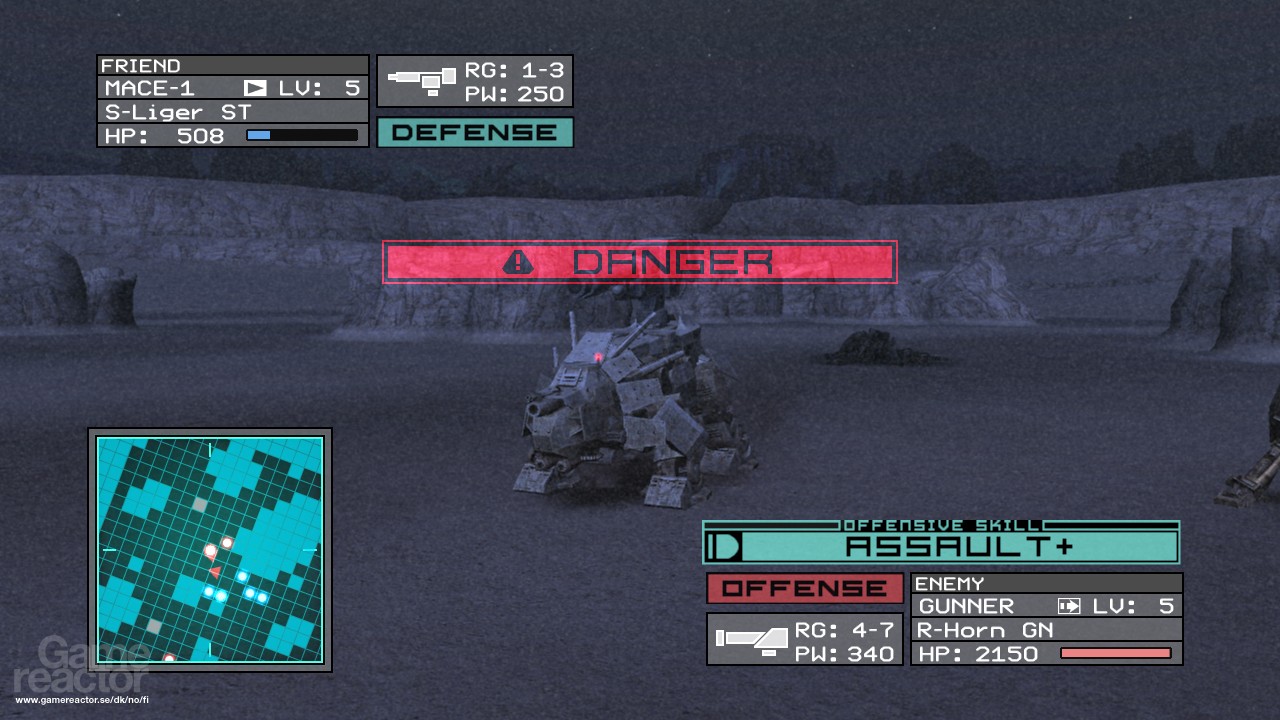
Task: Click the red player arrow on the minimap
Action: 215,571
